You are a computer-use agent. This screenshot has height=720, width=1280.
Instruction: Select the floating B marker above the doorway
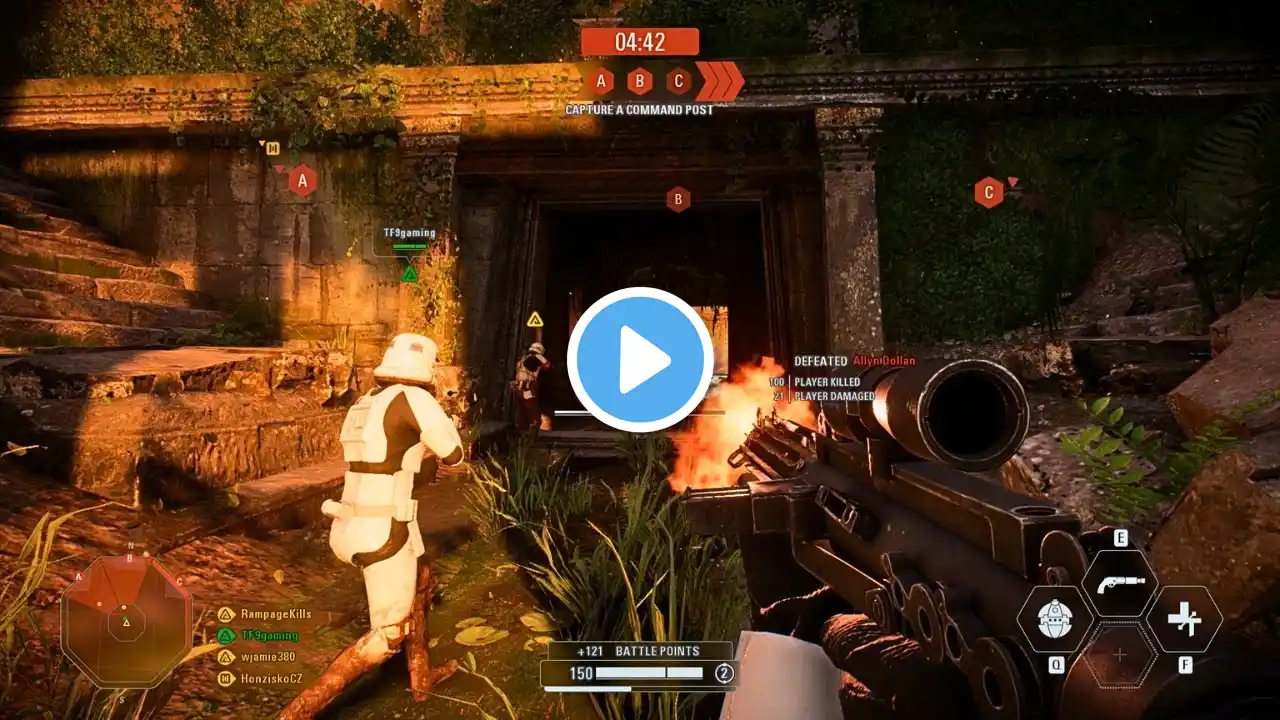pos(678,199)
